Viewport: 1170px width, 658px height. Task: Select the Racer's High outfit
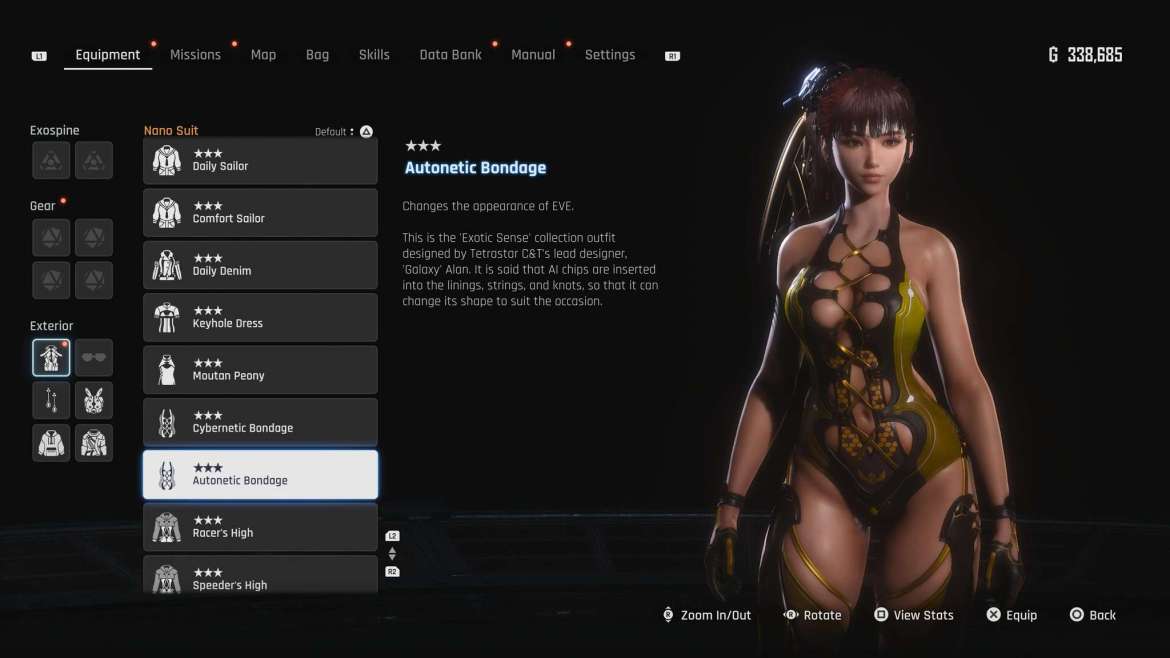260,527
